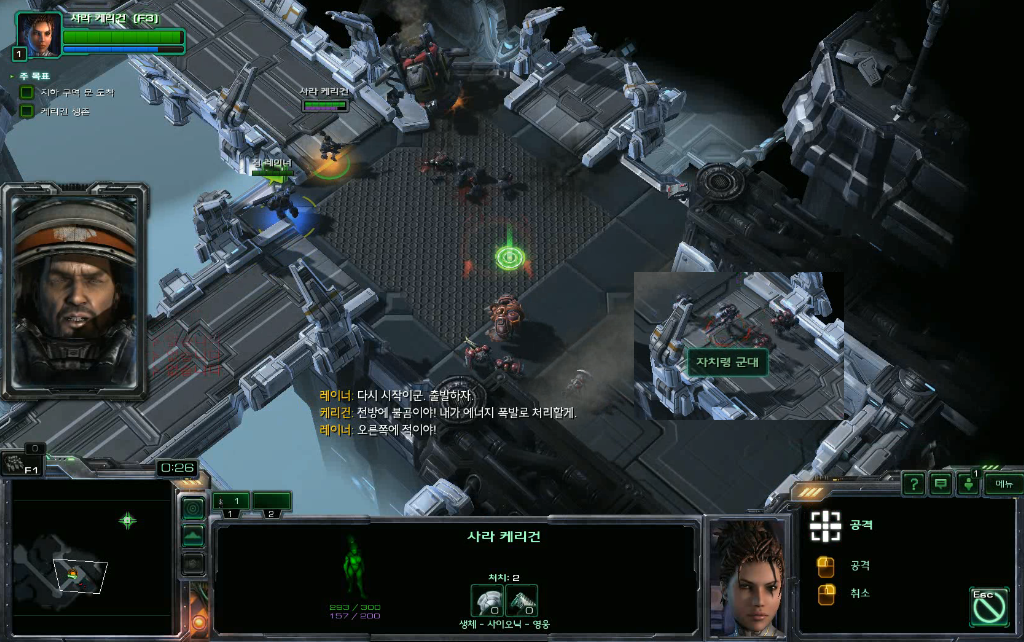The height and width of the screenshot is (642, 1024).
Task: Open the social friends button
Action: pyautogui.click(x=968, y=484)
